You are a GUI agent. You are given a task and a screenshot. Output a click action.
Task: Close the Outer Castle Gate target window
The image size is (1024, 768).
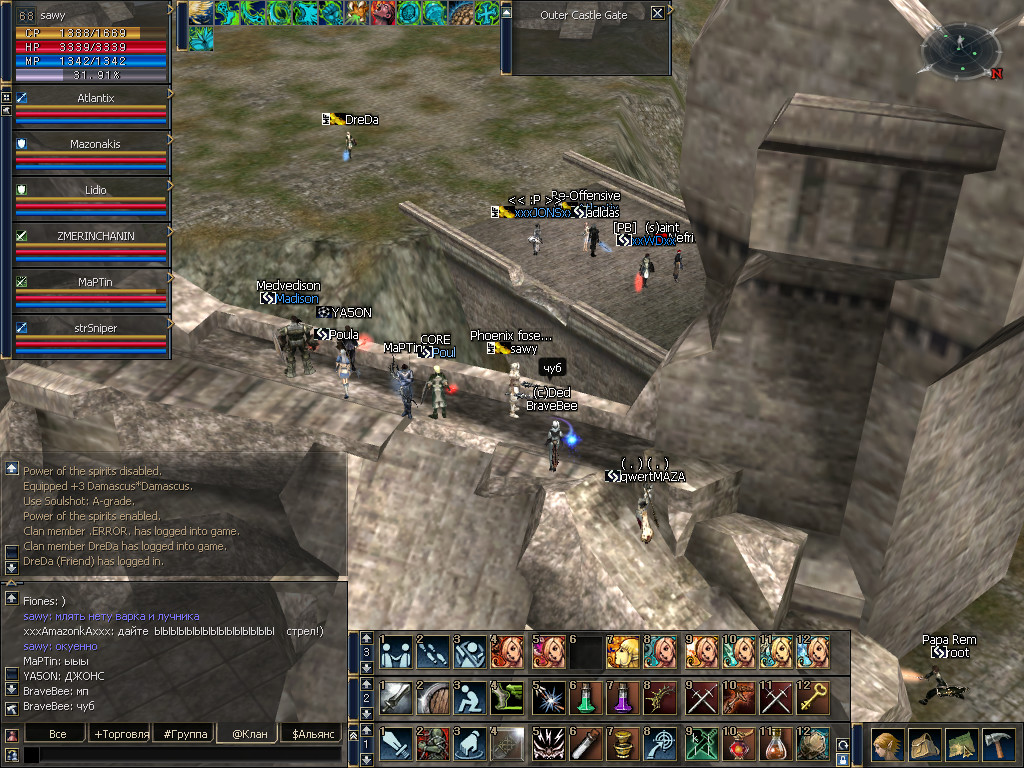click(x=657, y=14)
